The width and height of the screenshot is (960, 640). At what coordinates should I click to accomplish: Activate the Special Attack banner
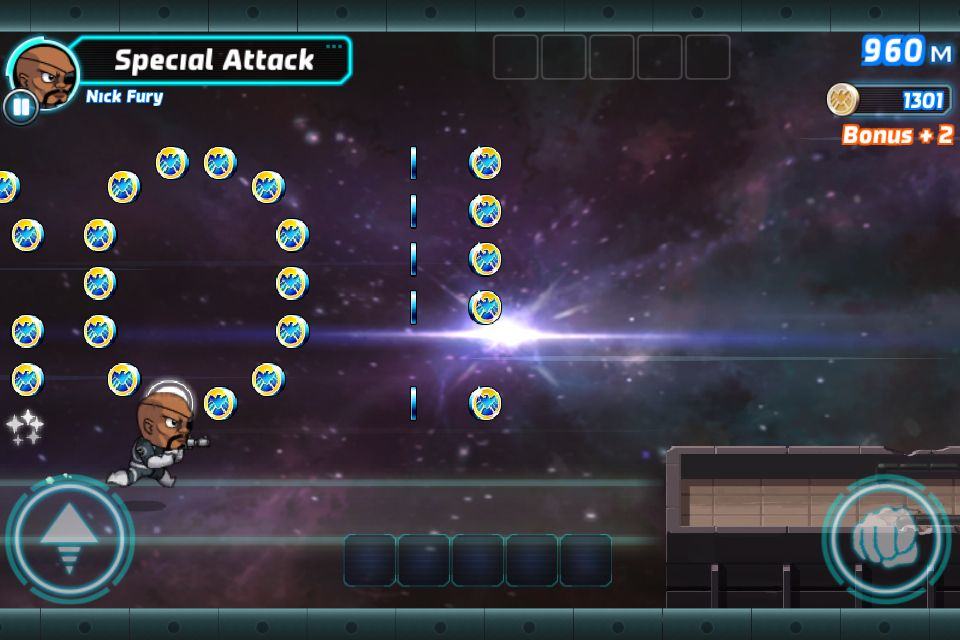[214, 60]
